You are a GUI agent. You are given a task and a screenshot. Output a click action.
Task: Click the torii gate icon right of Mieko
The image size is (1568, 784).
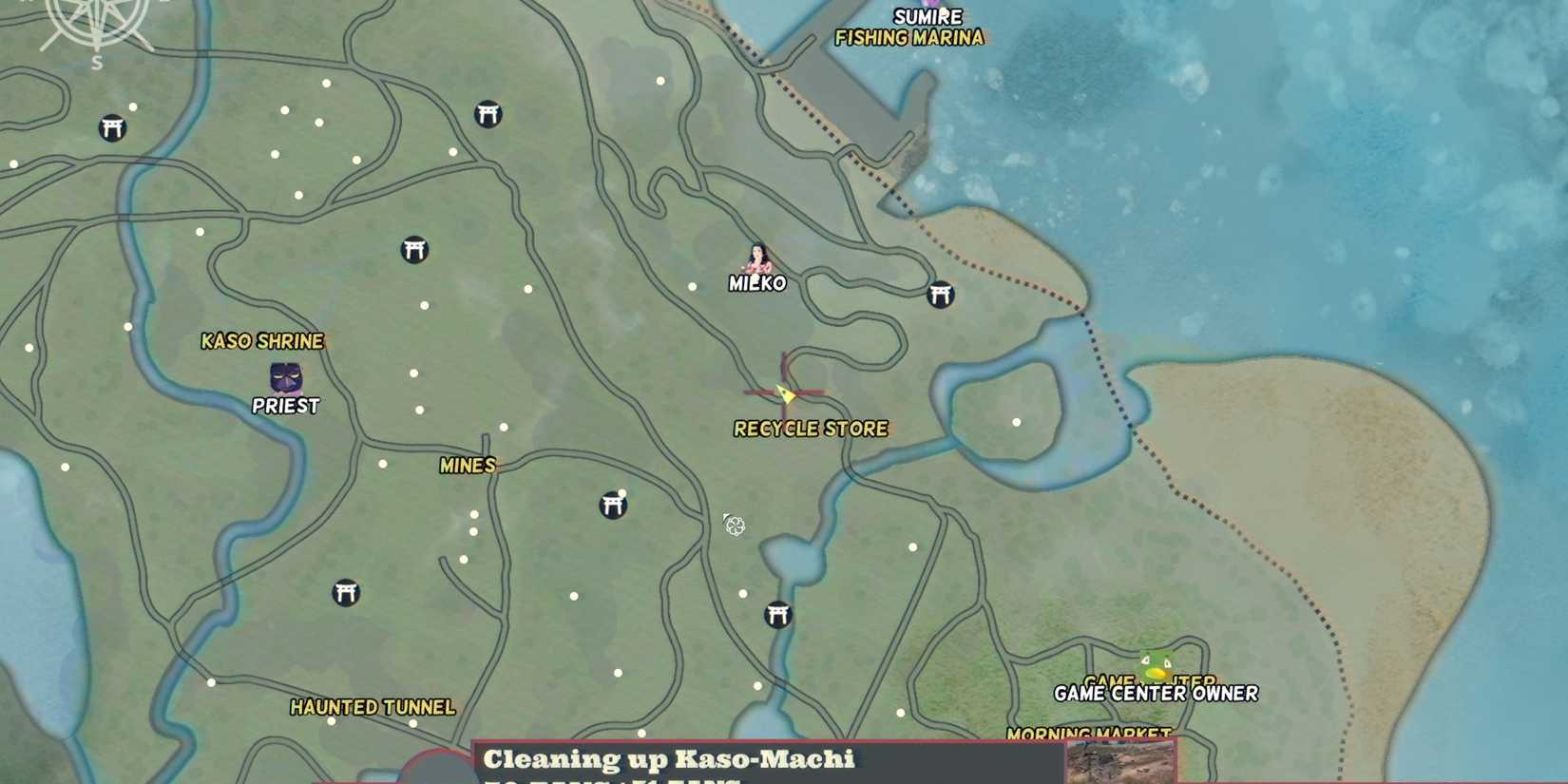point(942,293)
